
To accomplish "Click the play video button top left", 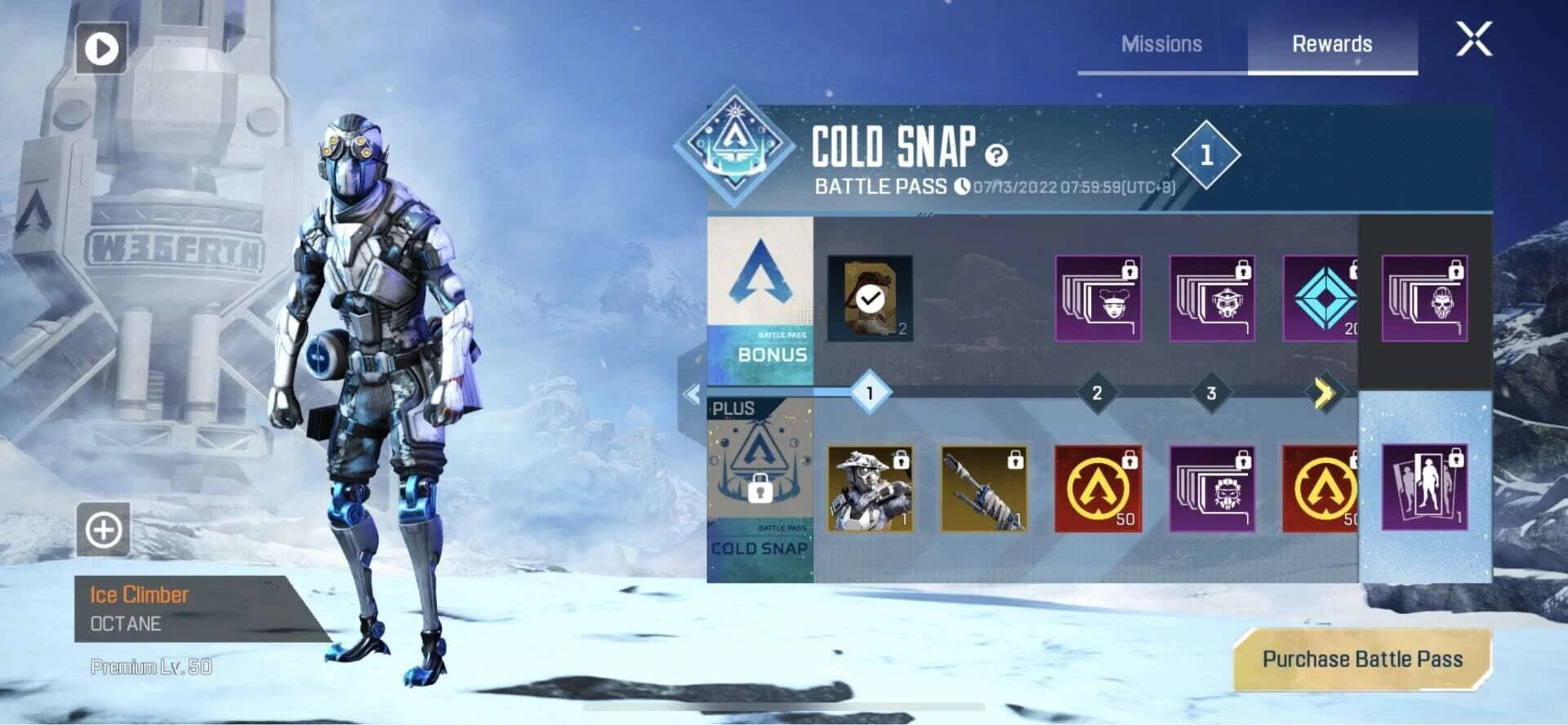I will tap(100, 49).
